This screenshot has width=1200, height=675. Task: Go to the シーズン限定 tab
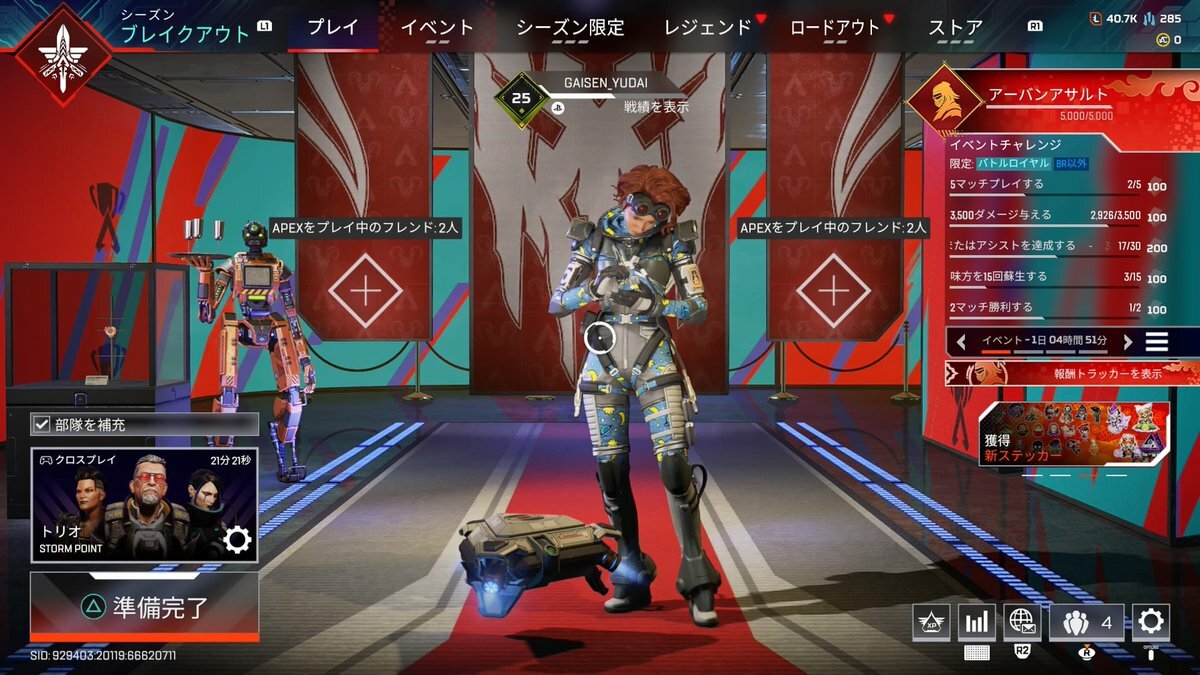[570, 28]
